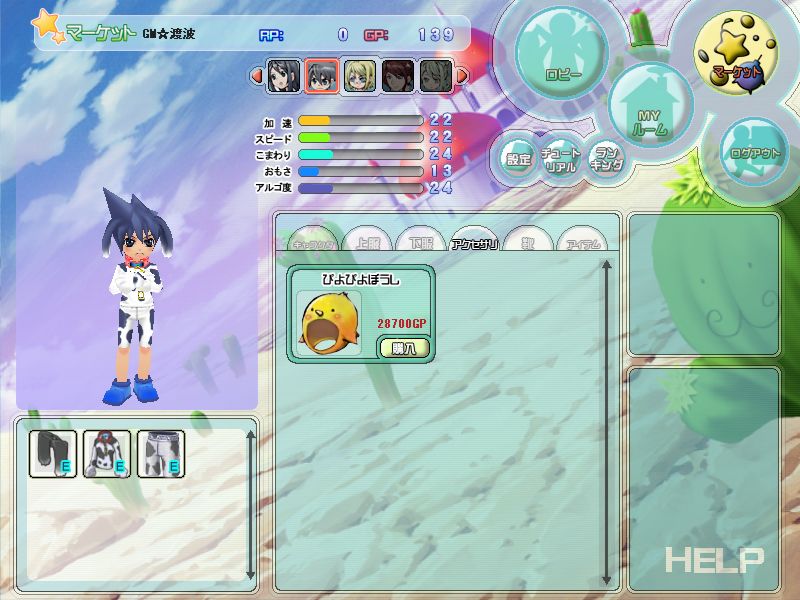Click the ログアウト logout bubble
800x600 pixels.
point(756,154)
